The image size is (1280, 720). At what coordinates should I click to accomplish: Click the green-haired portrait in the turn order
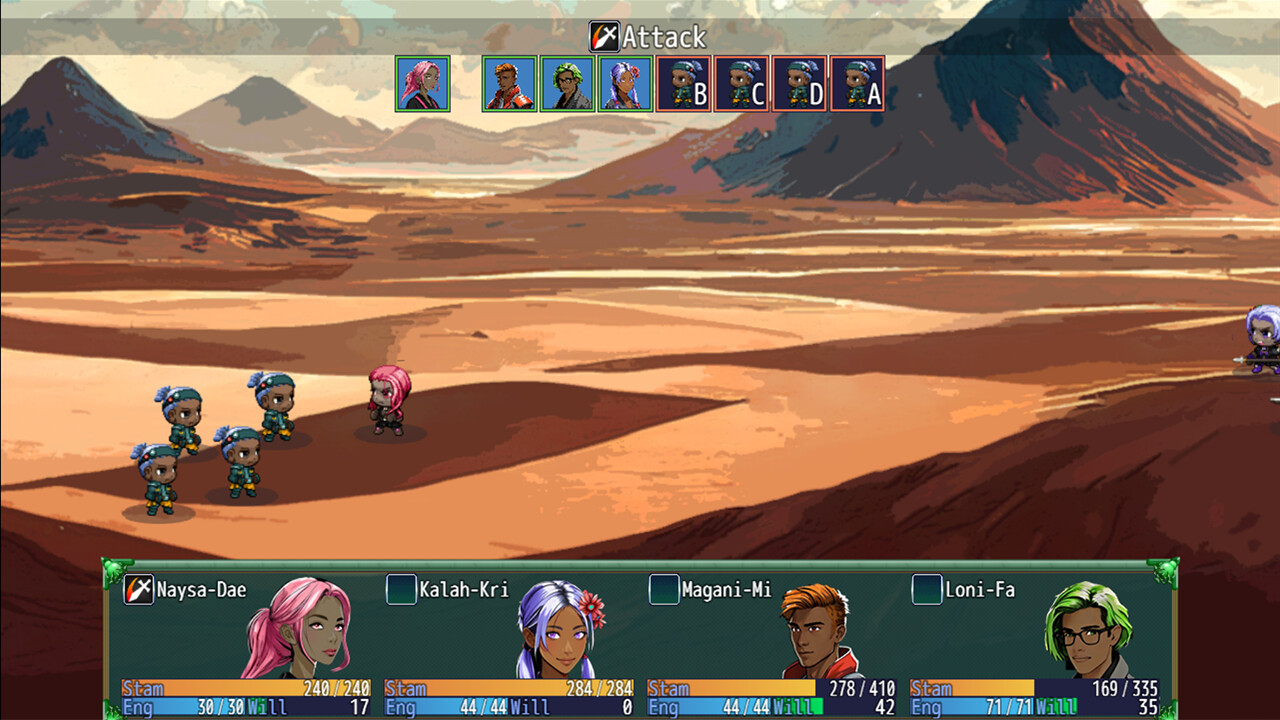tap(567, 83)
